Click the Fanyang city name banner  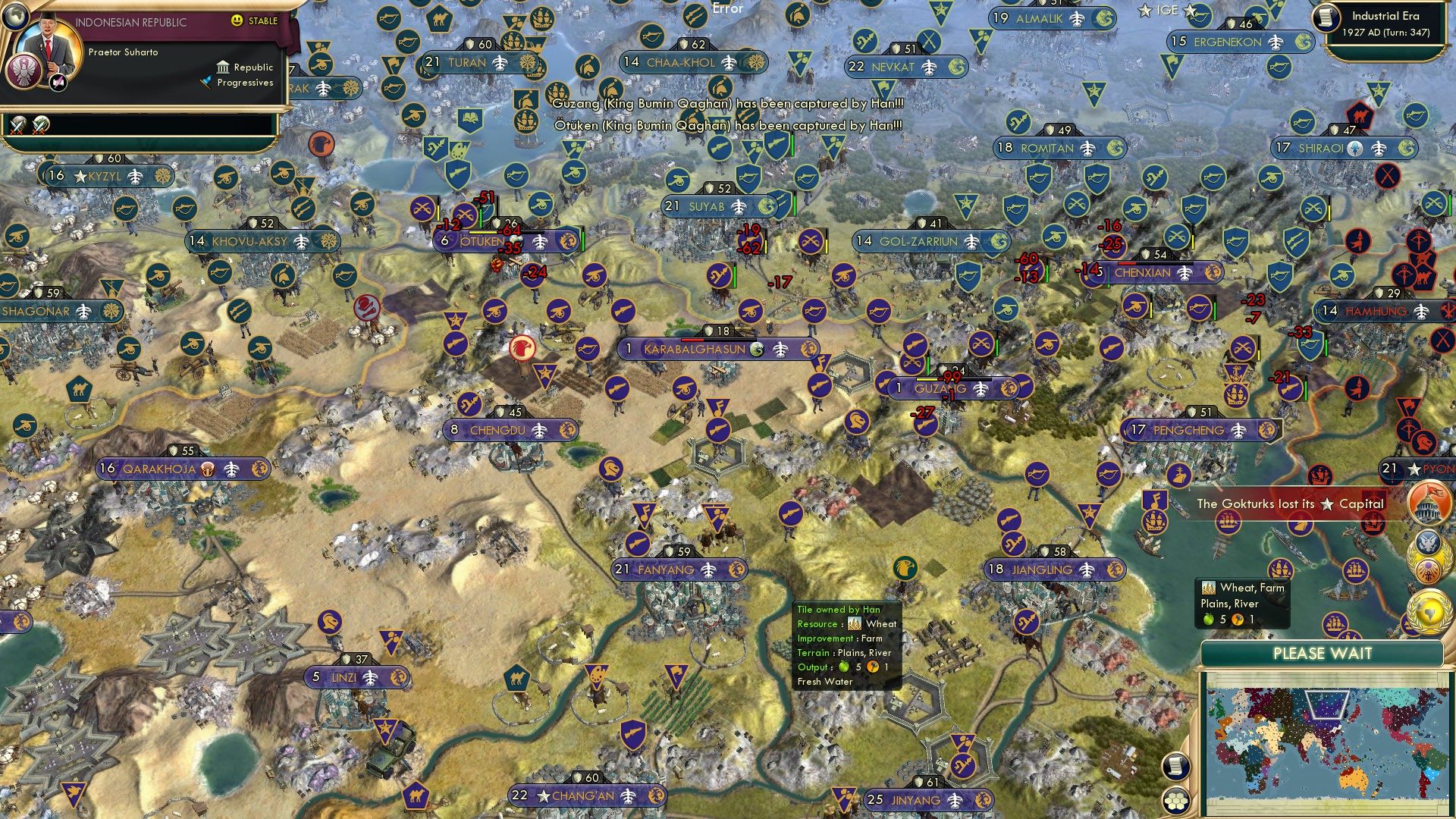click(x=671, y=569)
